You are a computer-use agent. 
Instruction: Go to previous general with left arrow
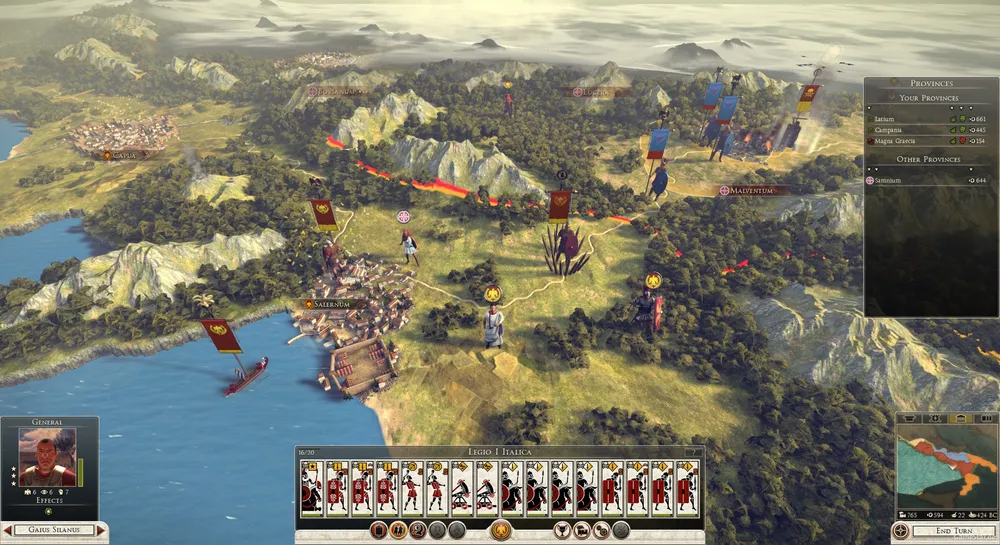coord(7,529)
